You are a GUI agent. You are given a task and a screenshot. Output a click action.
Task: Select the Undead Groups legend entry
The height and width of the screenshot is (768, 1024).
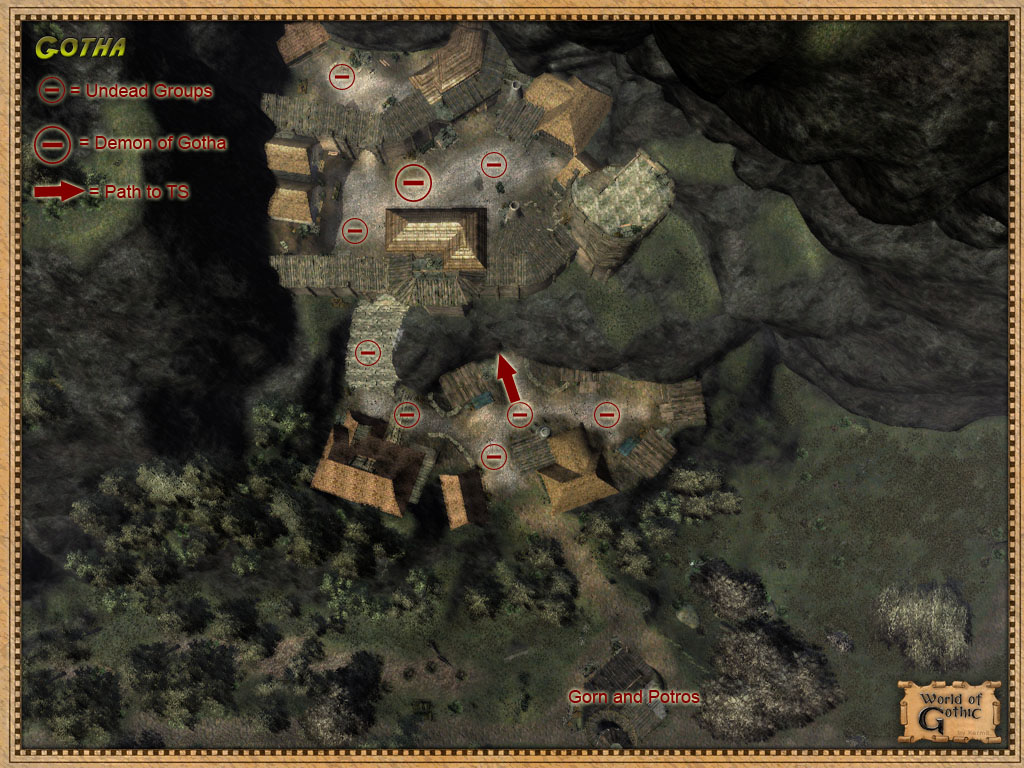click(126, 91)
